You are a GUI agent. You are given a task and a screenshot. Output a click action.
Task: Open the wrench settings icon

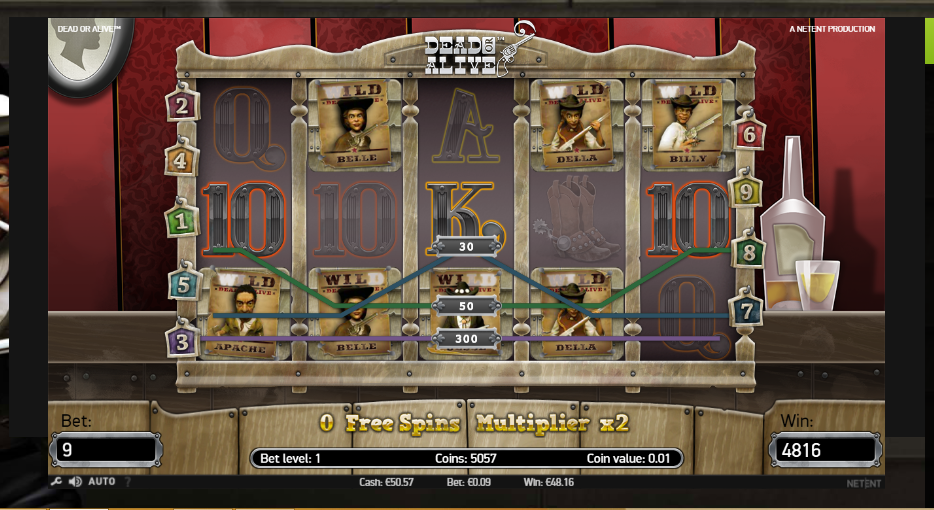[x=56, y=482]
